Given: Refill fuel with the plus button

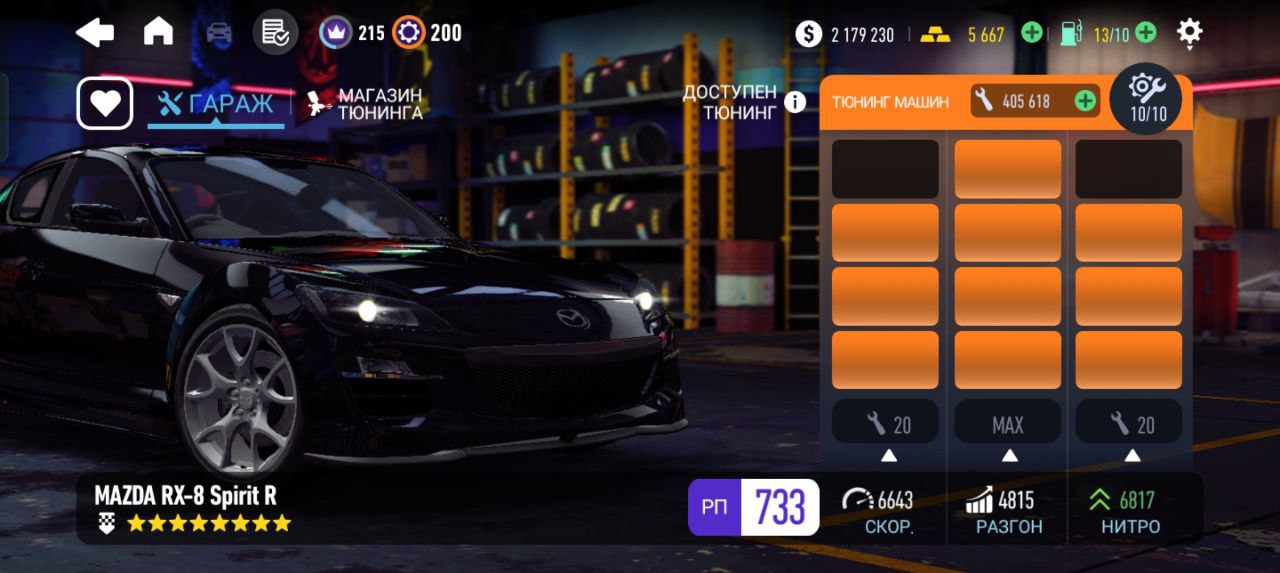Looking at the screenshot, I should [1146, 34].
